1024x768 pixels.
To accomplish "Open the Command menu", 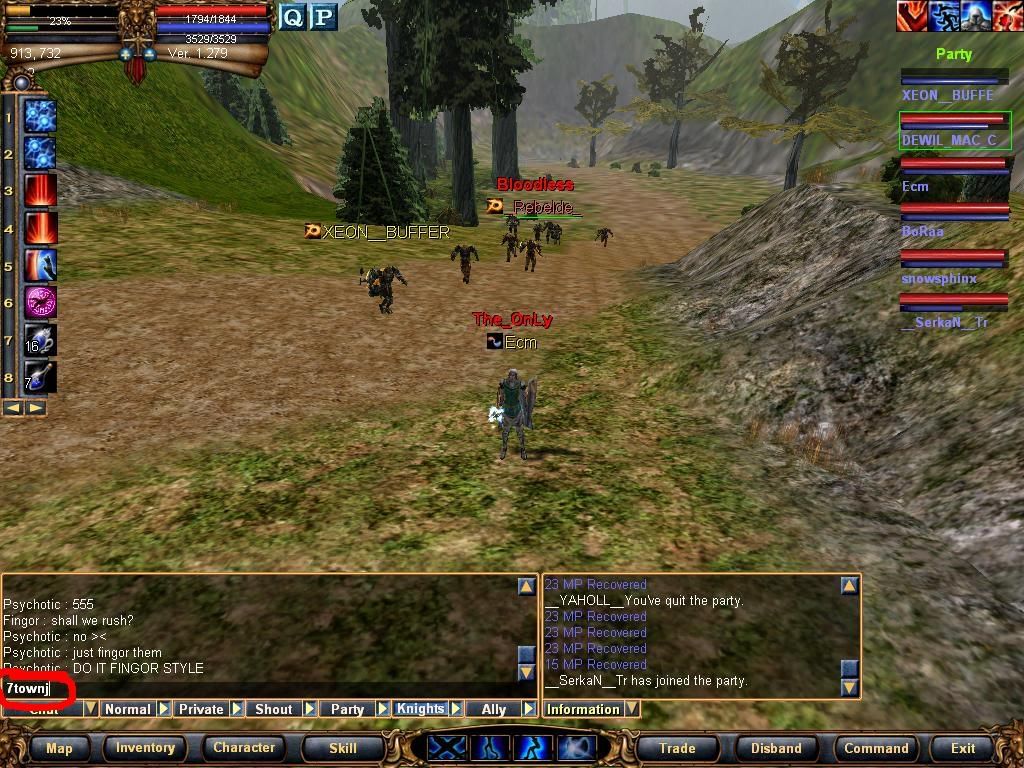I will click(x=876, y=748).
